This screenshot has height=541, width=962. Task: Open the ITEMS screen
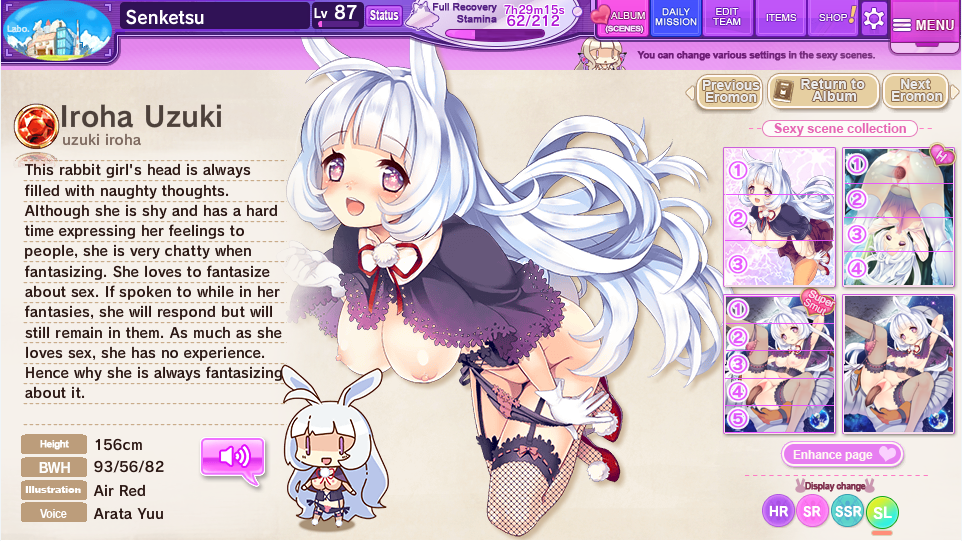(781, 17)
